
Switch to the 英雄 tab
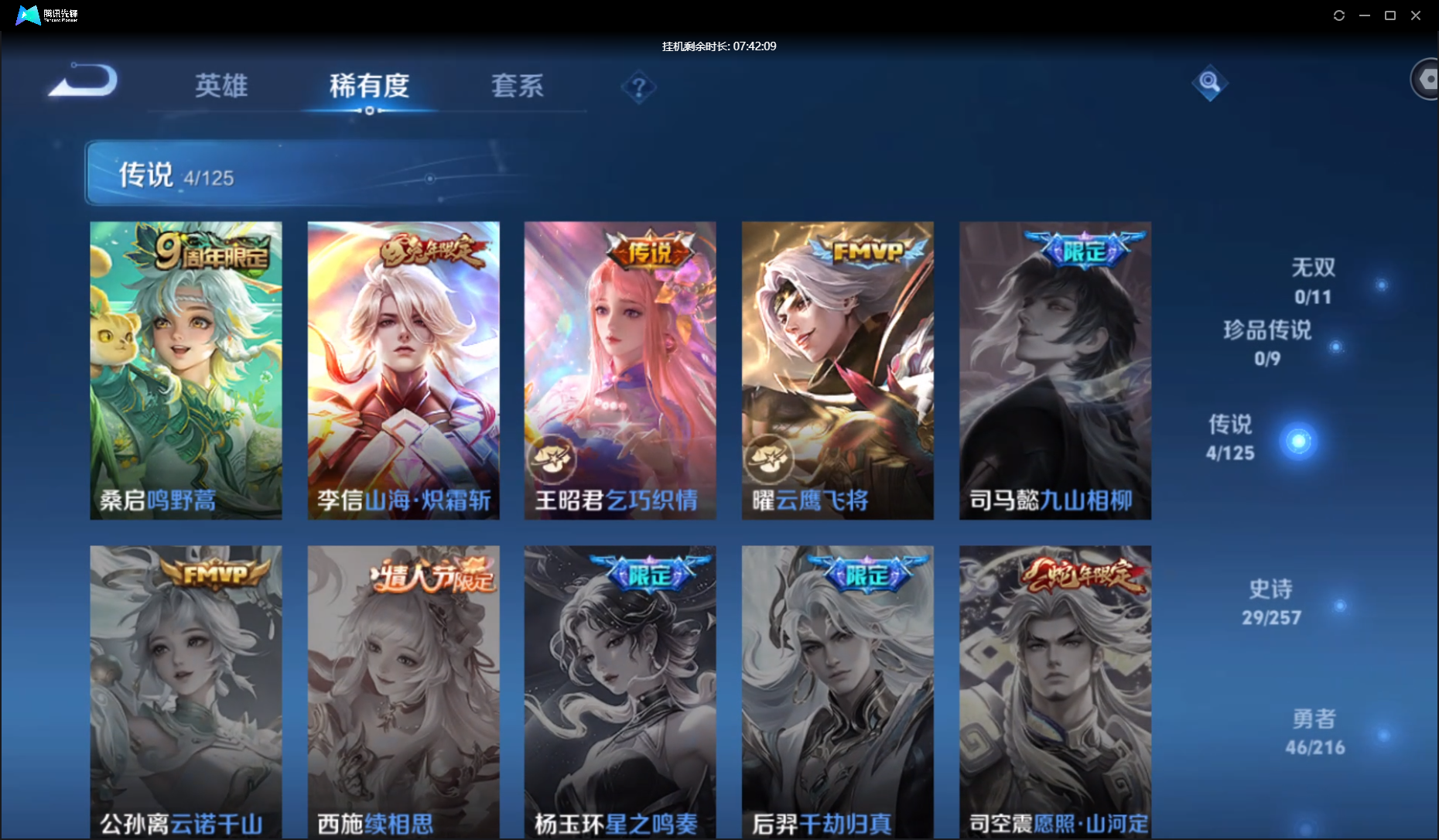pyautogui.click(x=221, y=86)
